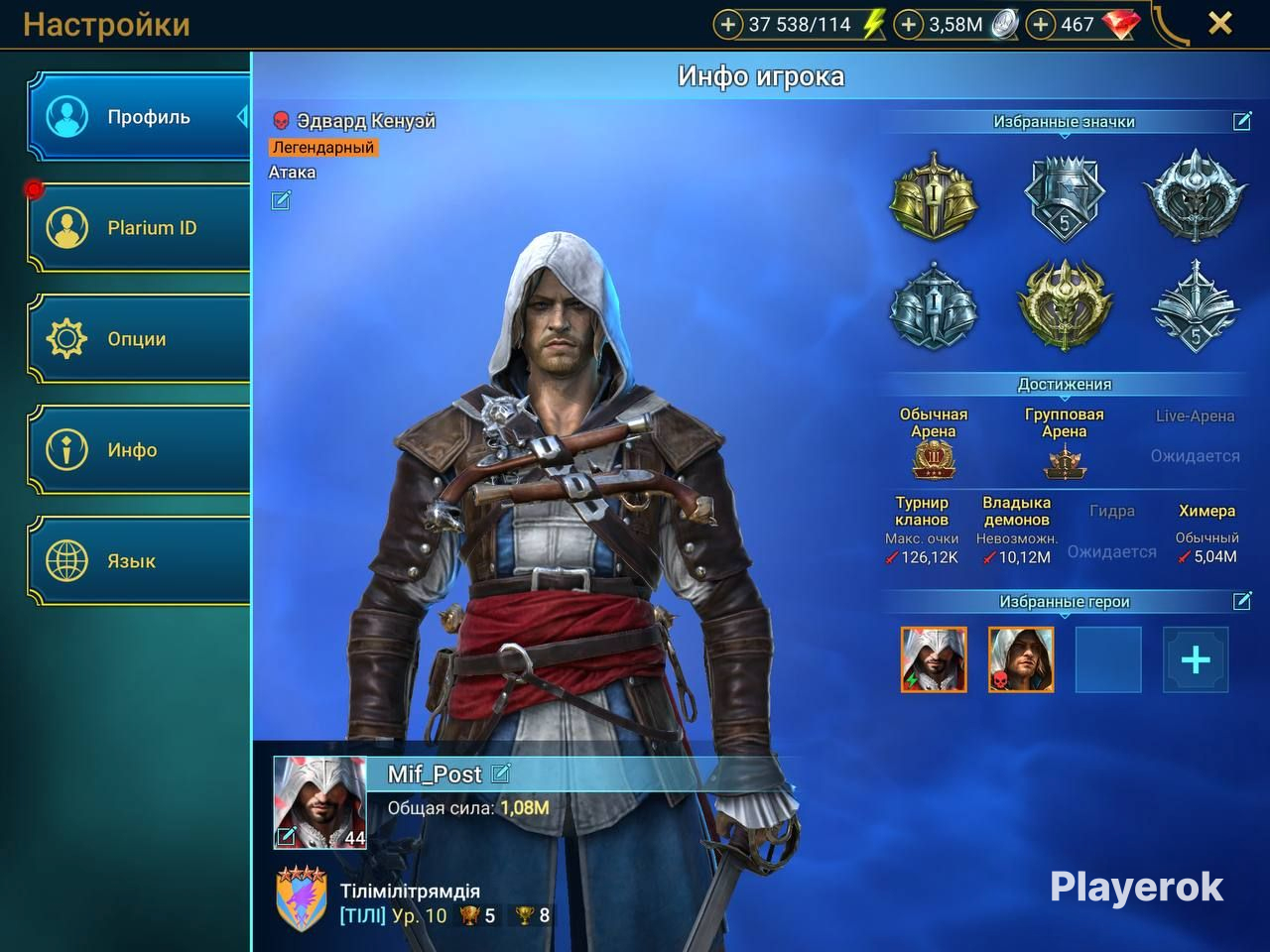Close the Настройки settings window
The width and height of the screenshot is (1270, 952).
(x=1220, y=24)
